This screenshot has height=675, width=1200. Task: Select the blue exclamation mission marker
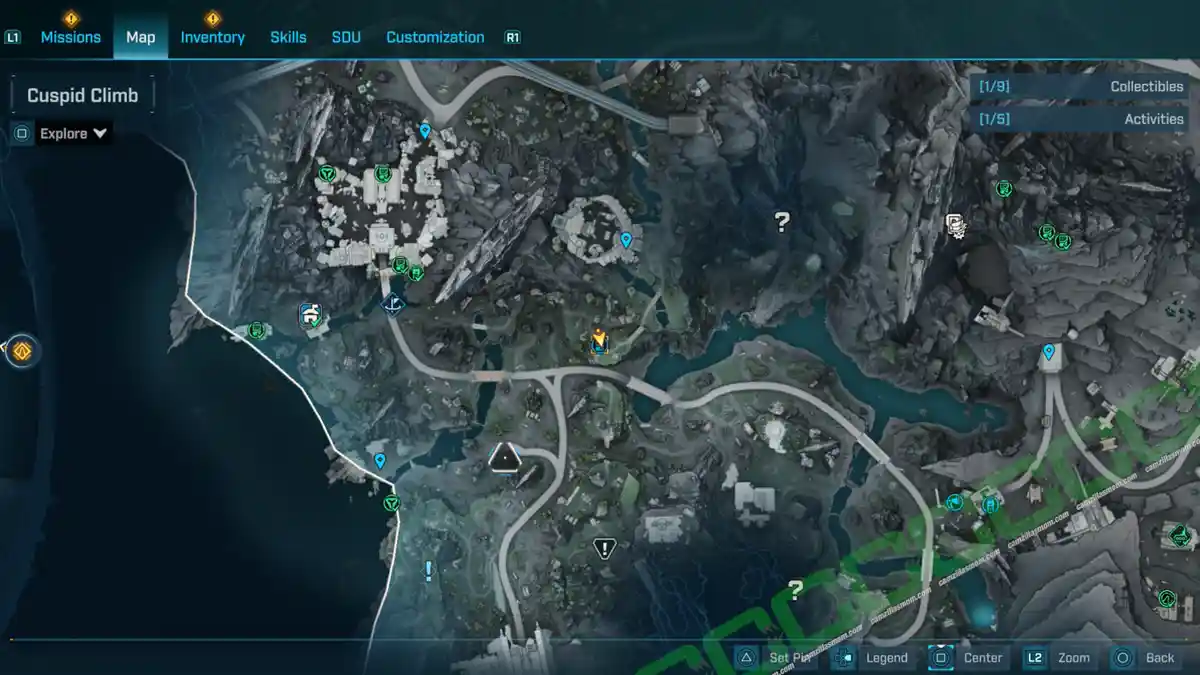(x=428, y=571)
